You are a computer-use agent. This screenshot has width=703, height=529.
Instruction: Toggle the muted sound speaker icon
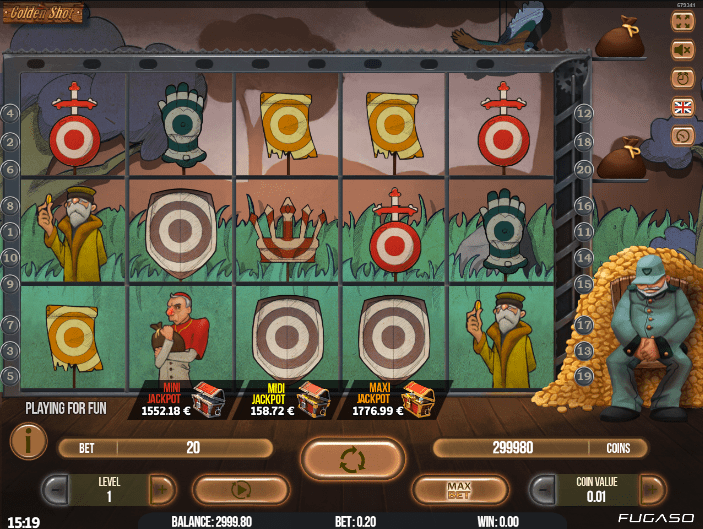(x=683, y=49)
